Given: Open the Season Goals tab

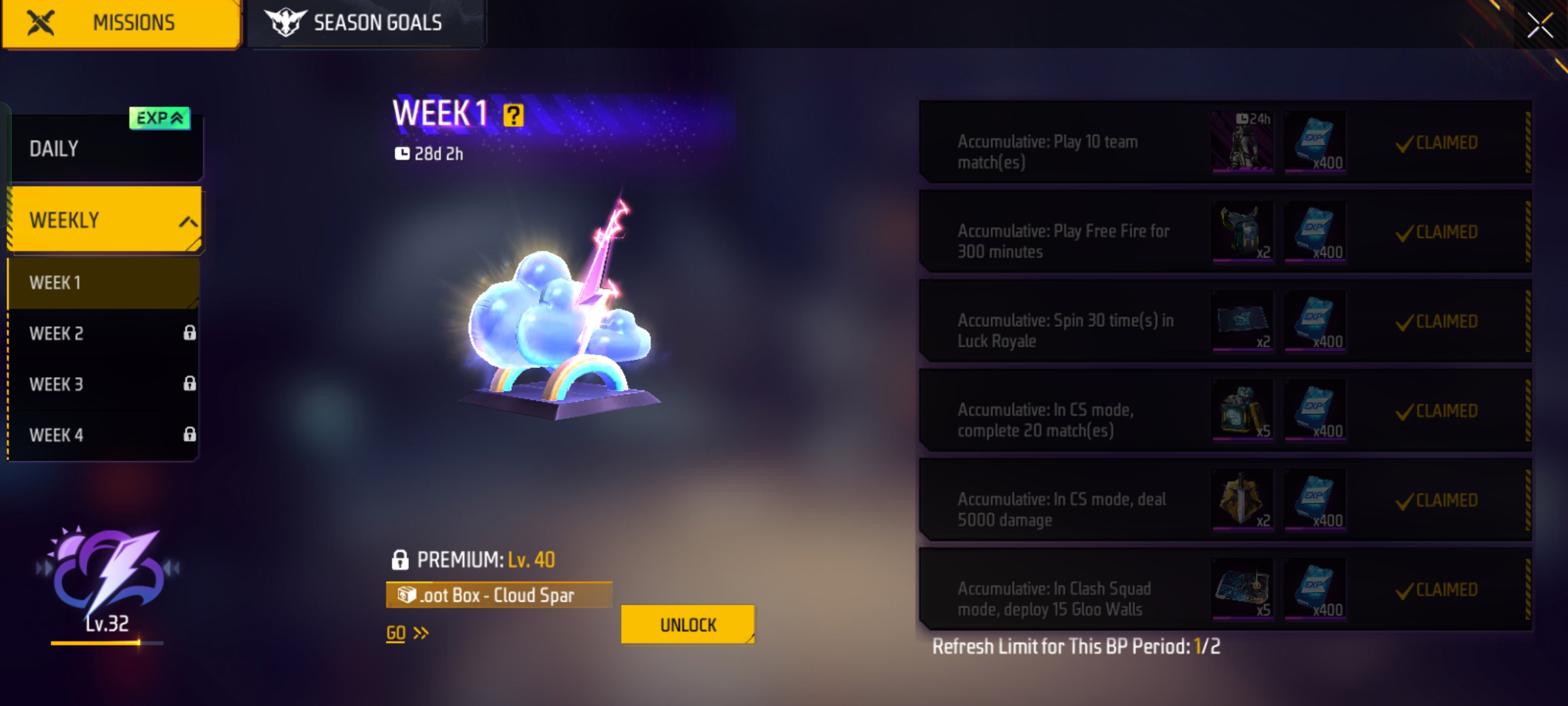Looking at the screenshot, I should [365, 24].
